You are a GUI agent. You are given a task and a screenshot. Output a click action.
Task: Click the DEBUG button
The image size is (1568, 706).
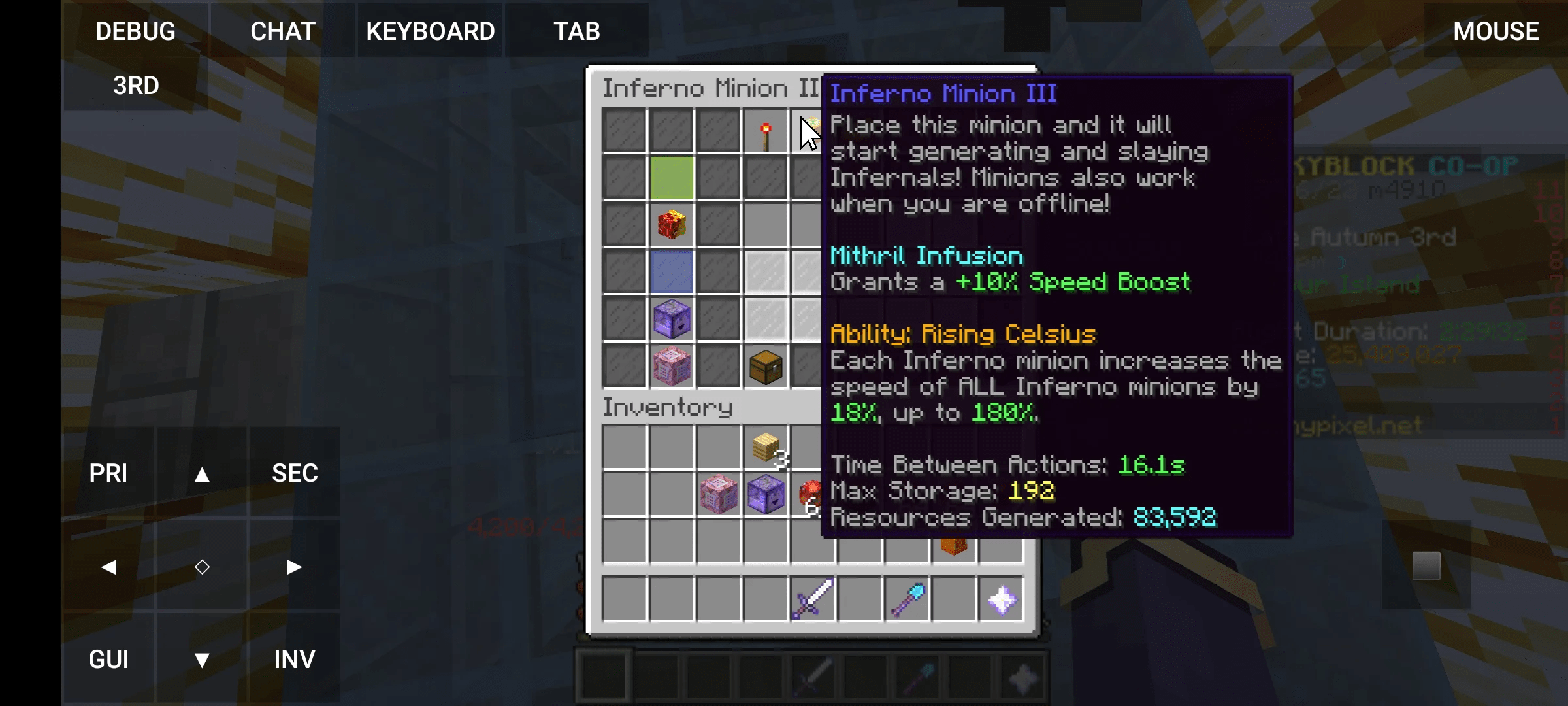click(x=135, y=30)
